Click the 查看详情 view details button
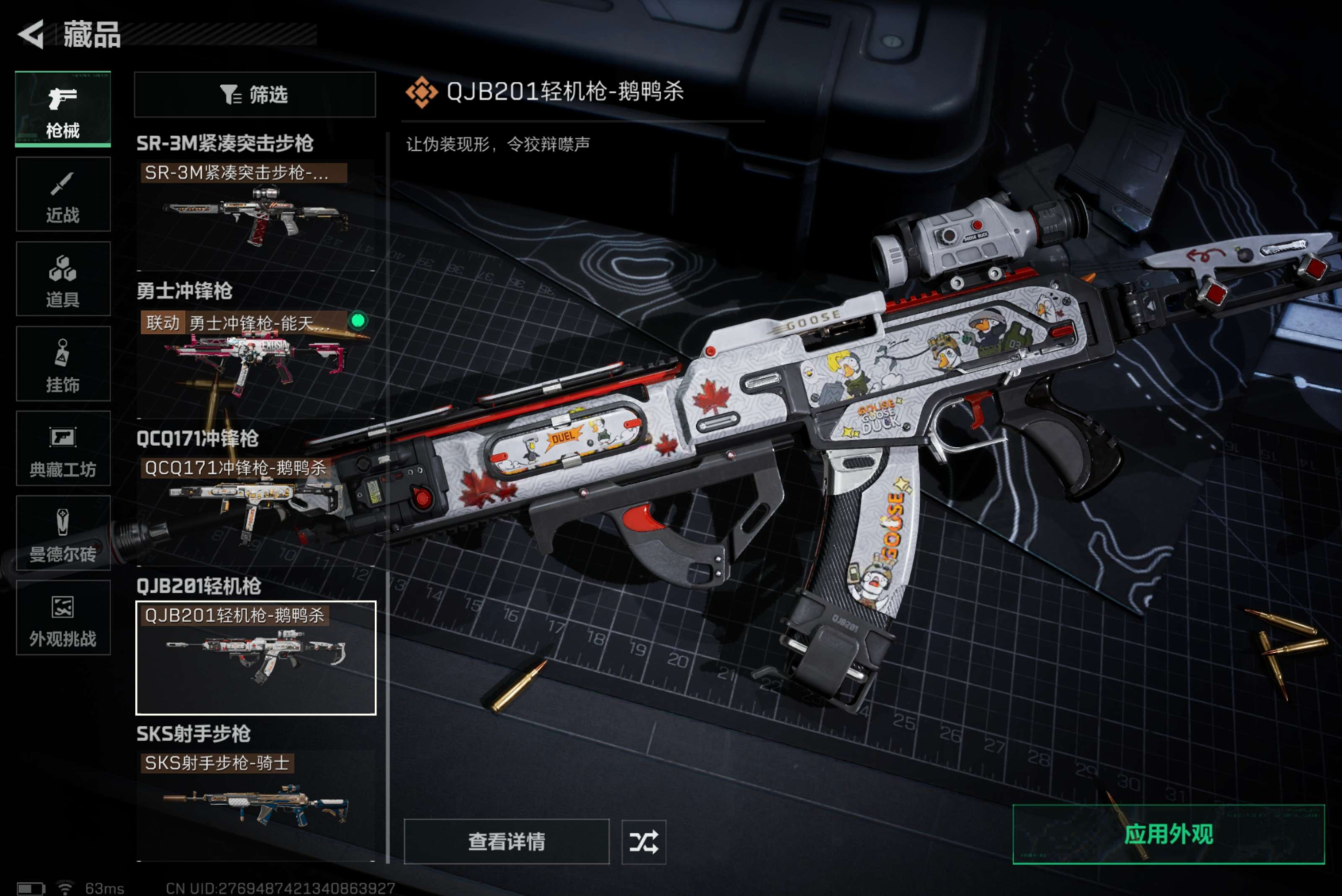 [506, 841]
